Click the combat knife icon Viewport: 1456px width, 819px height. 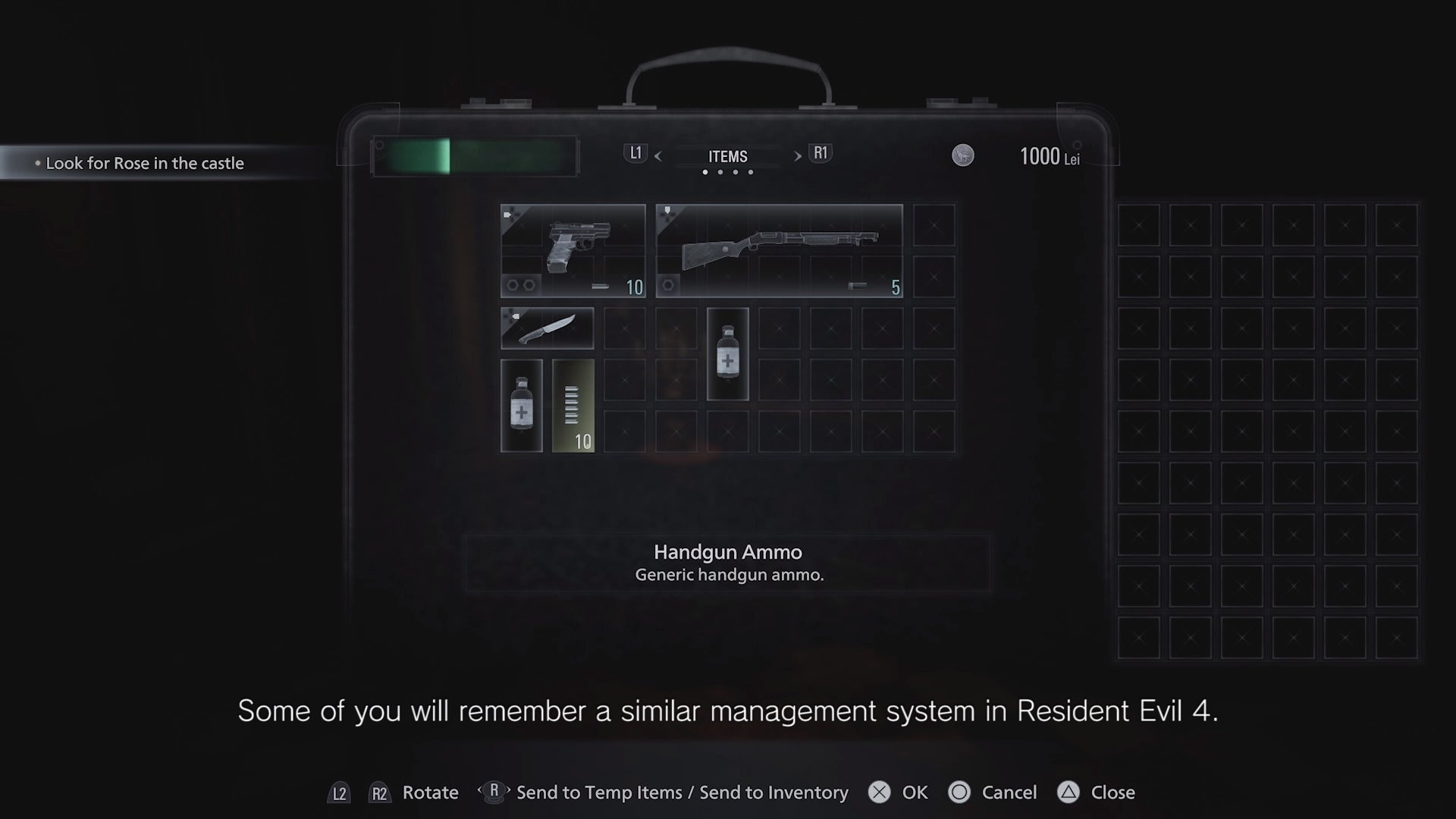[x=548, y=328]
